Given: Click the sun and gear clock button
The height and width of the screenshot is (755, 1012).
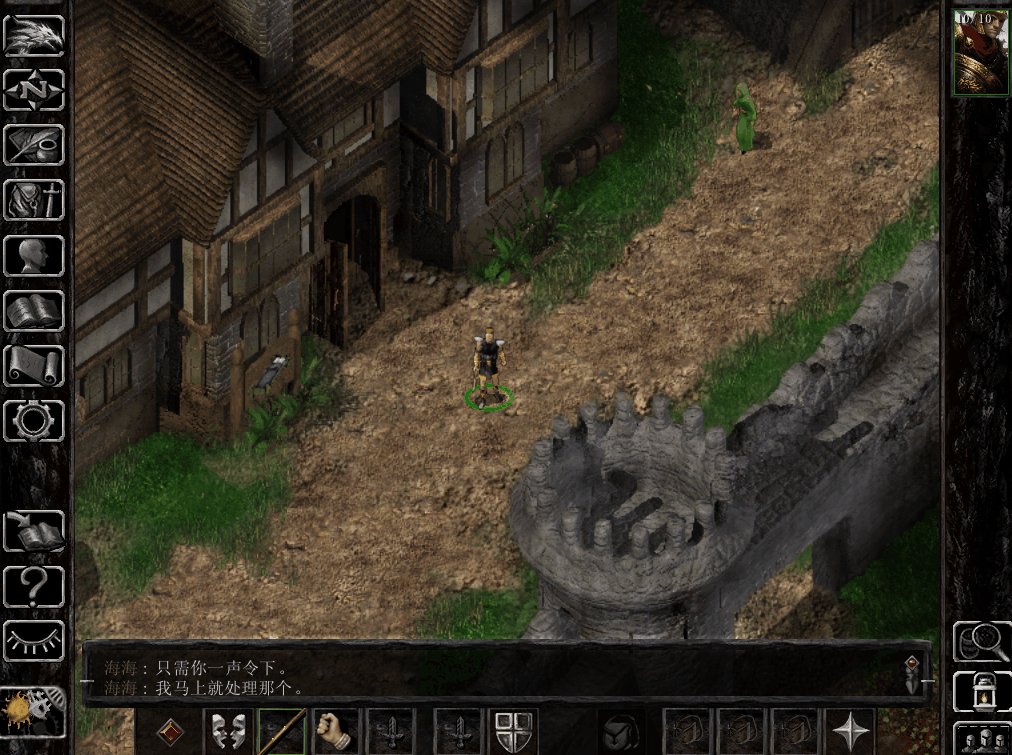Looking at the screenshot, I should (34, 712).
